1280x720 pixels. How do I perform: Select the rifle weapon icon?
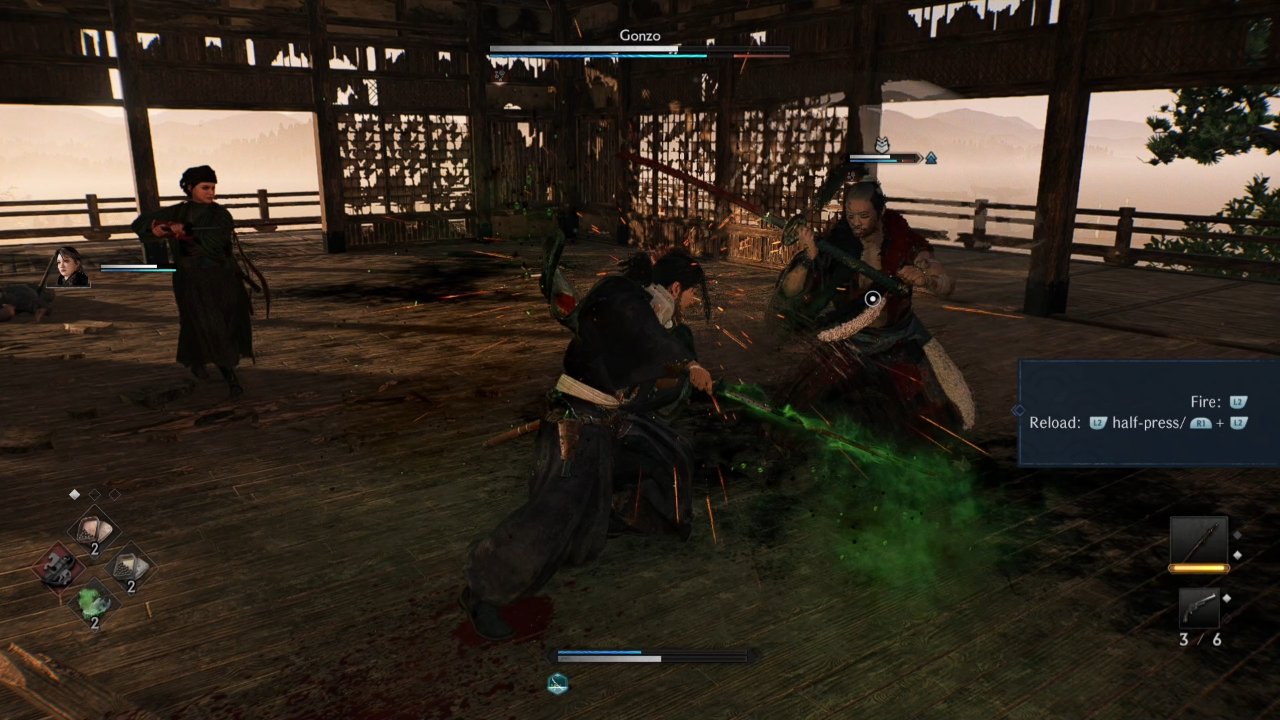coord(1199,540)
